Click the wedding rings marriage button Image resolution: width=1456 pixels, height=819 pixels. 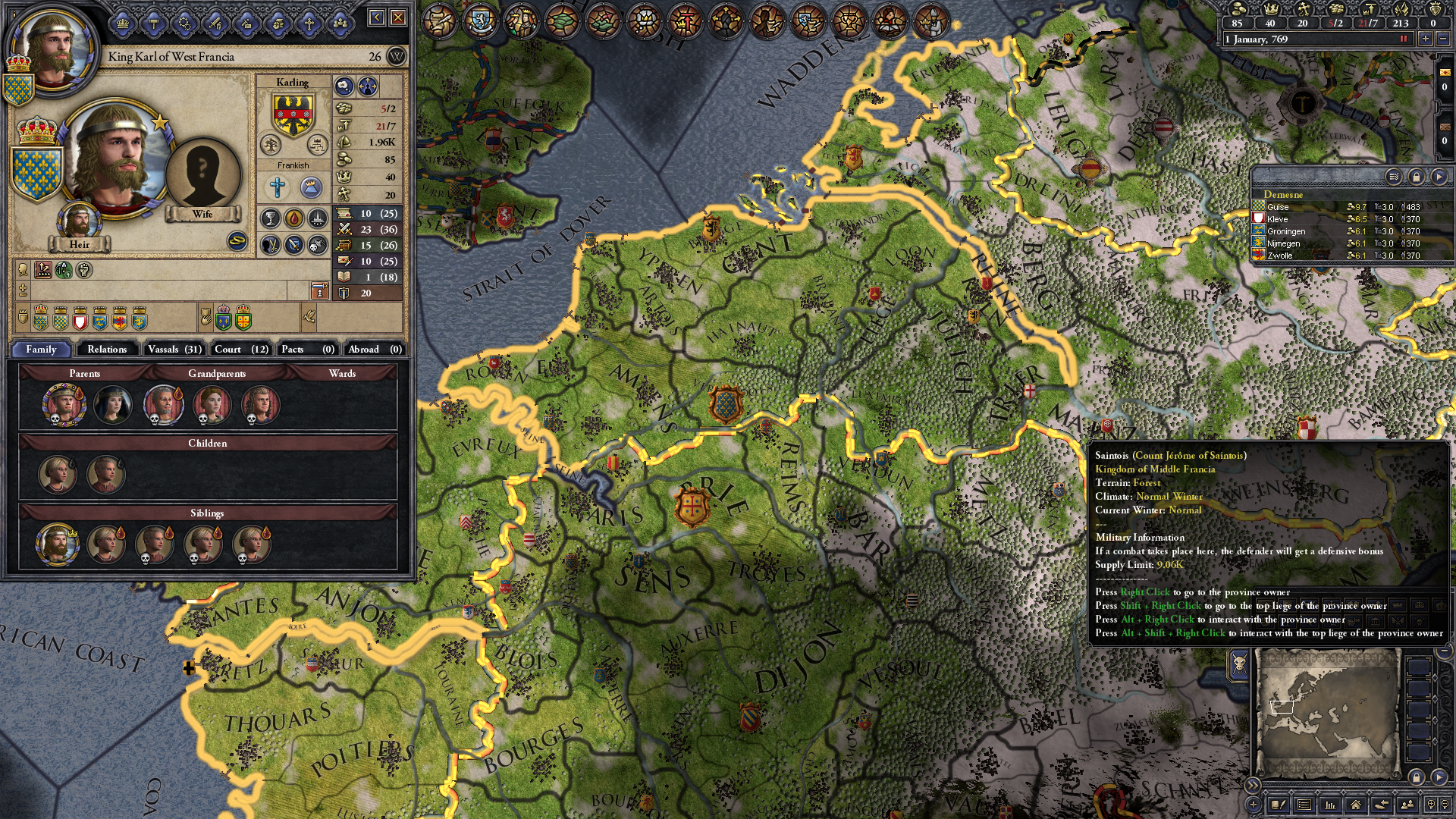pos(237,241)
